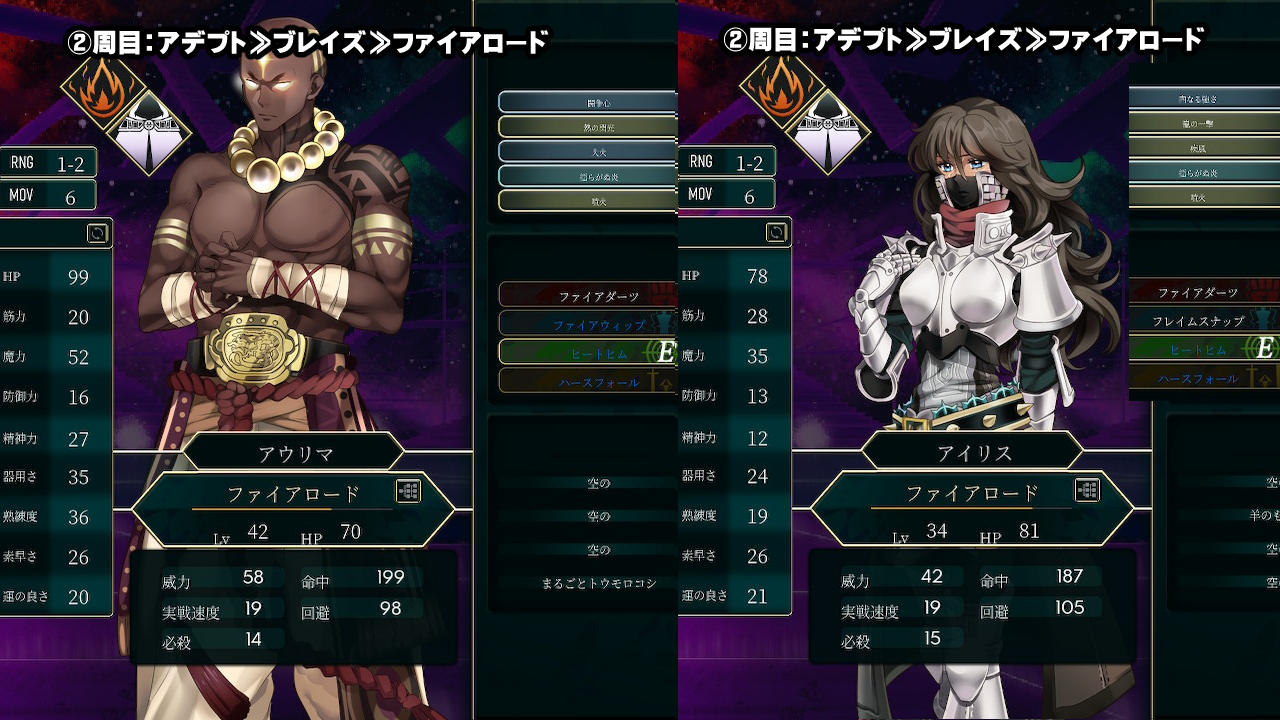Select アイリス's ファイアダーツ skill

pyautogui.click(x=1198, y=293)
